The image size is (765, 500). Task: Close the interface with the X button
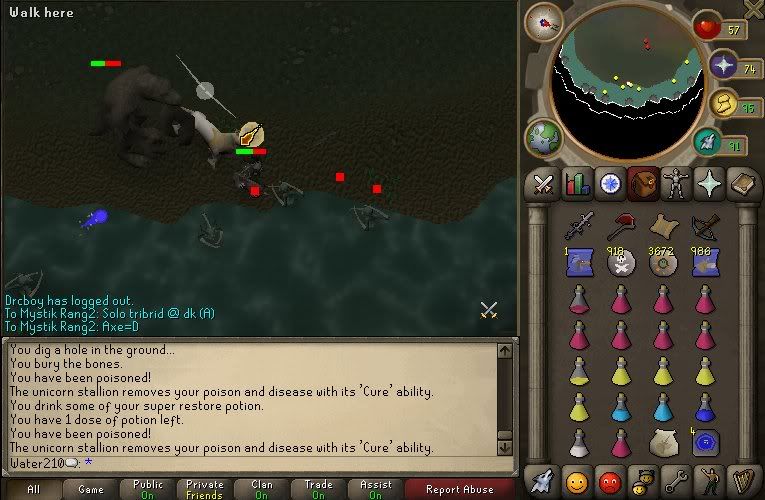pyautogui.click(x=753, y=9)
